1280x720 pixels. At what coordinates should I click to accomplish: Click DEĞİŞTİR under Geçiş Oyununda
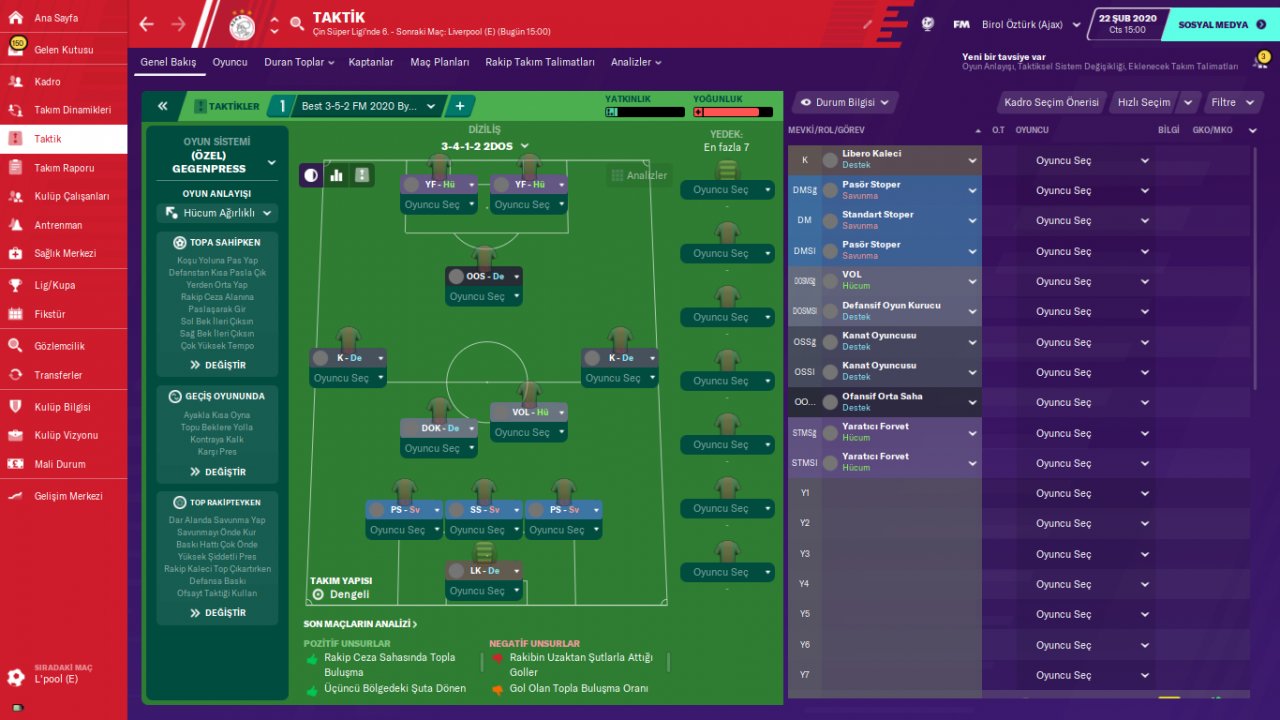click(x=217, y=472)
